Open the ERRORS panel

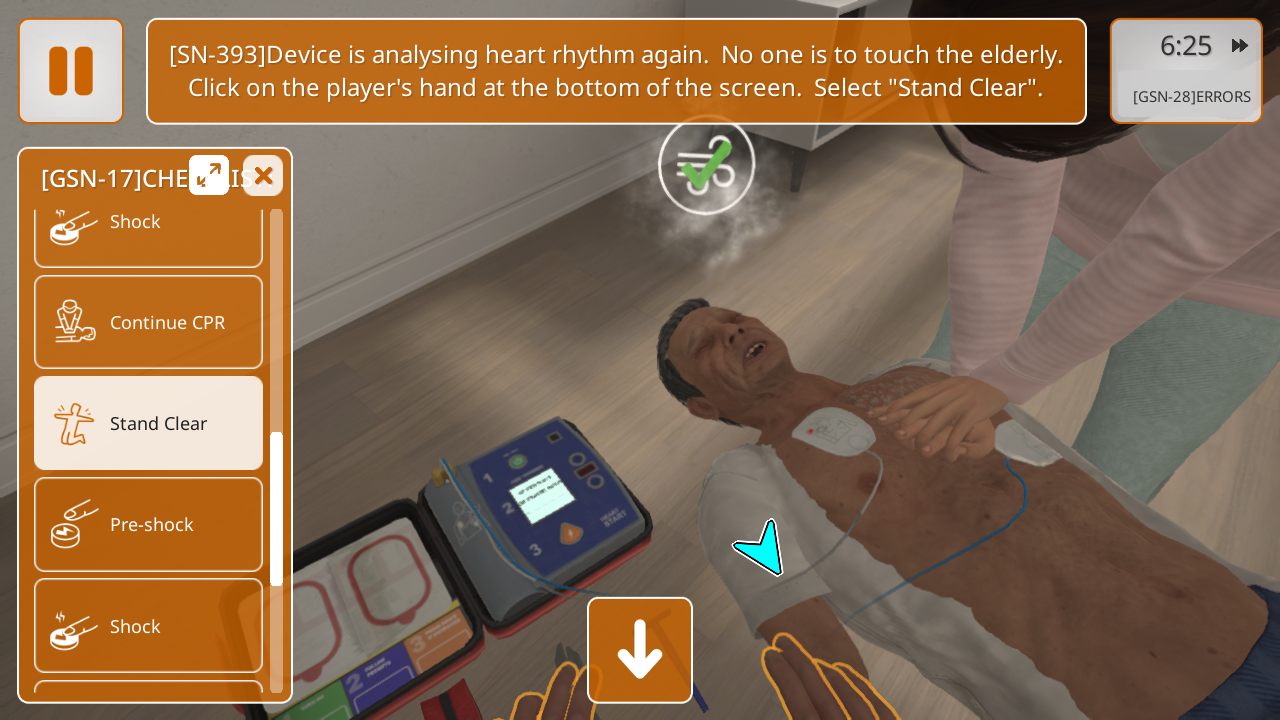(x=1191, y=97)
